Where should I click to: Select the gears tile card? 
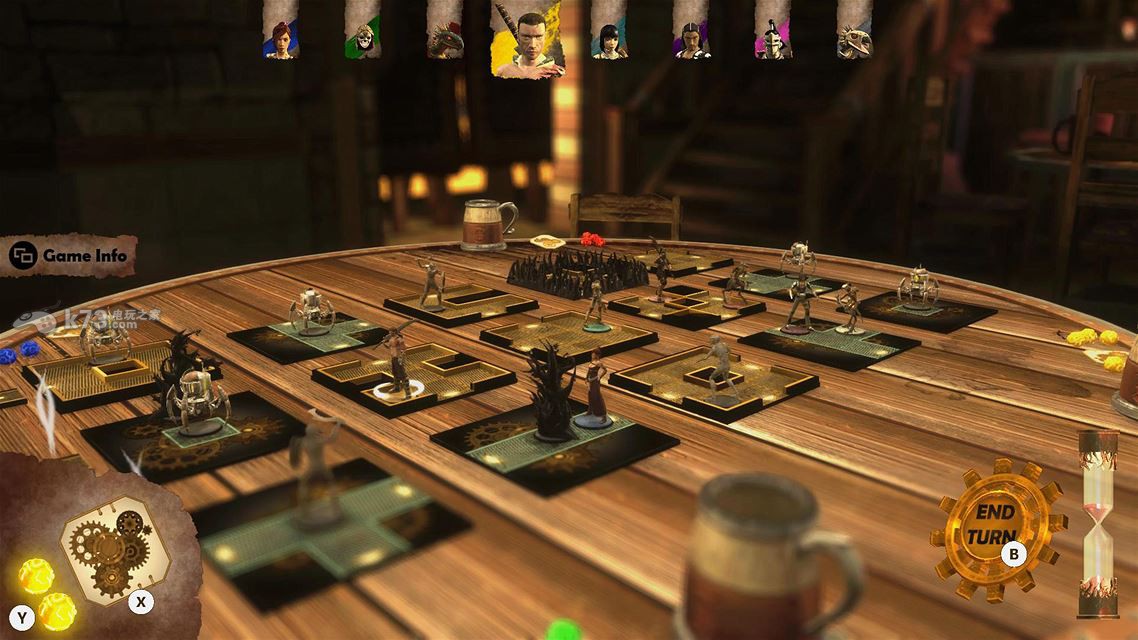pos(103,546)
